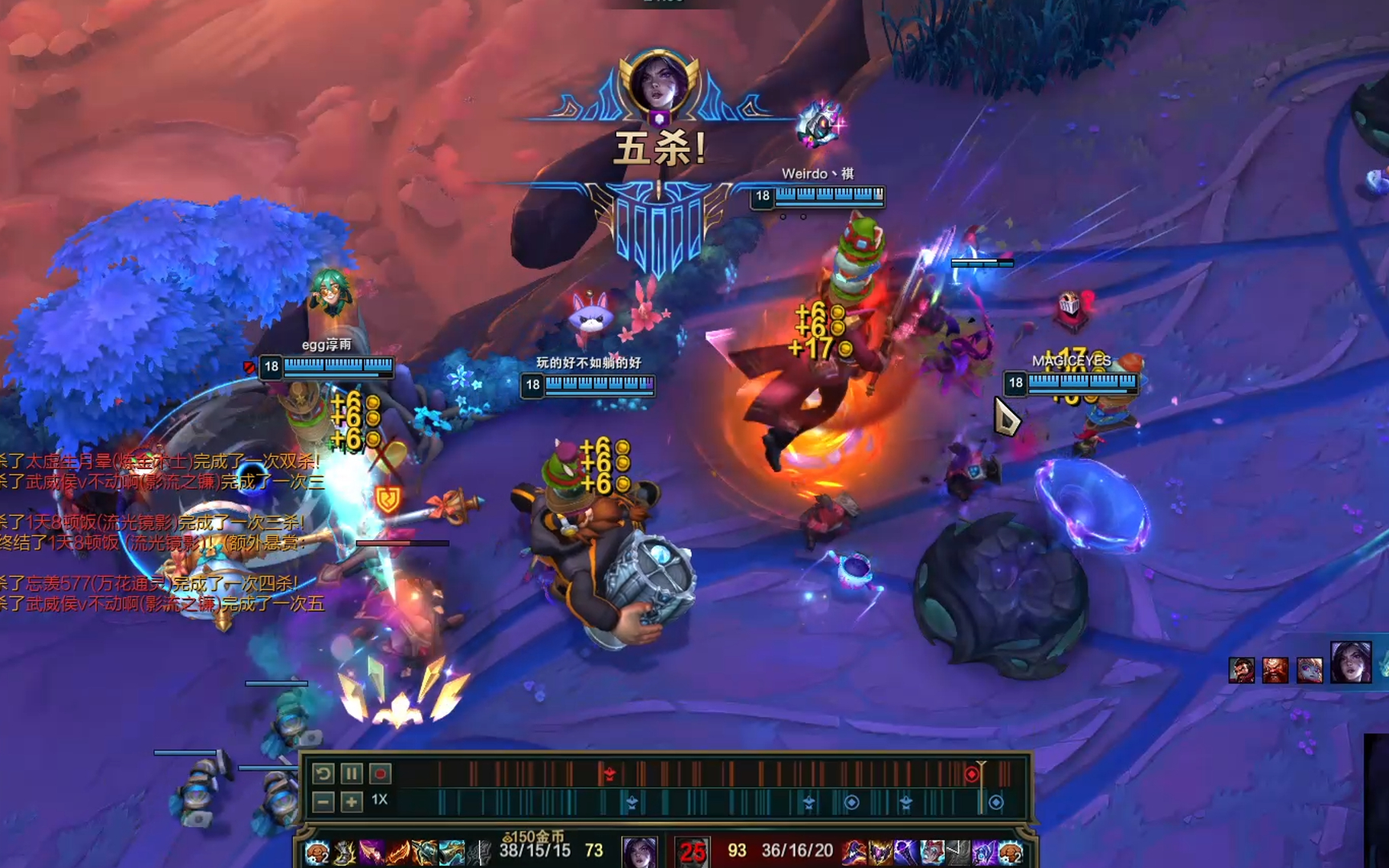Select the blue team's Poro-Snax icon
1389x868 pixels.
[317, 852]
